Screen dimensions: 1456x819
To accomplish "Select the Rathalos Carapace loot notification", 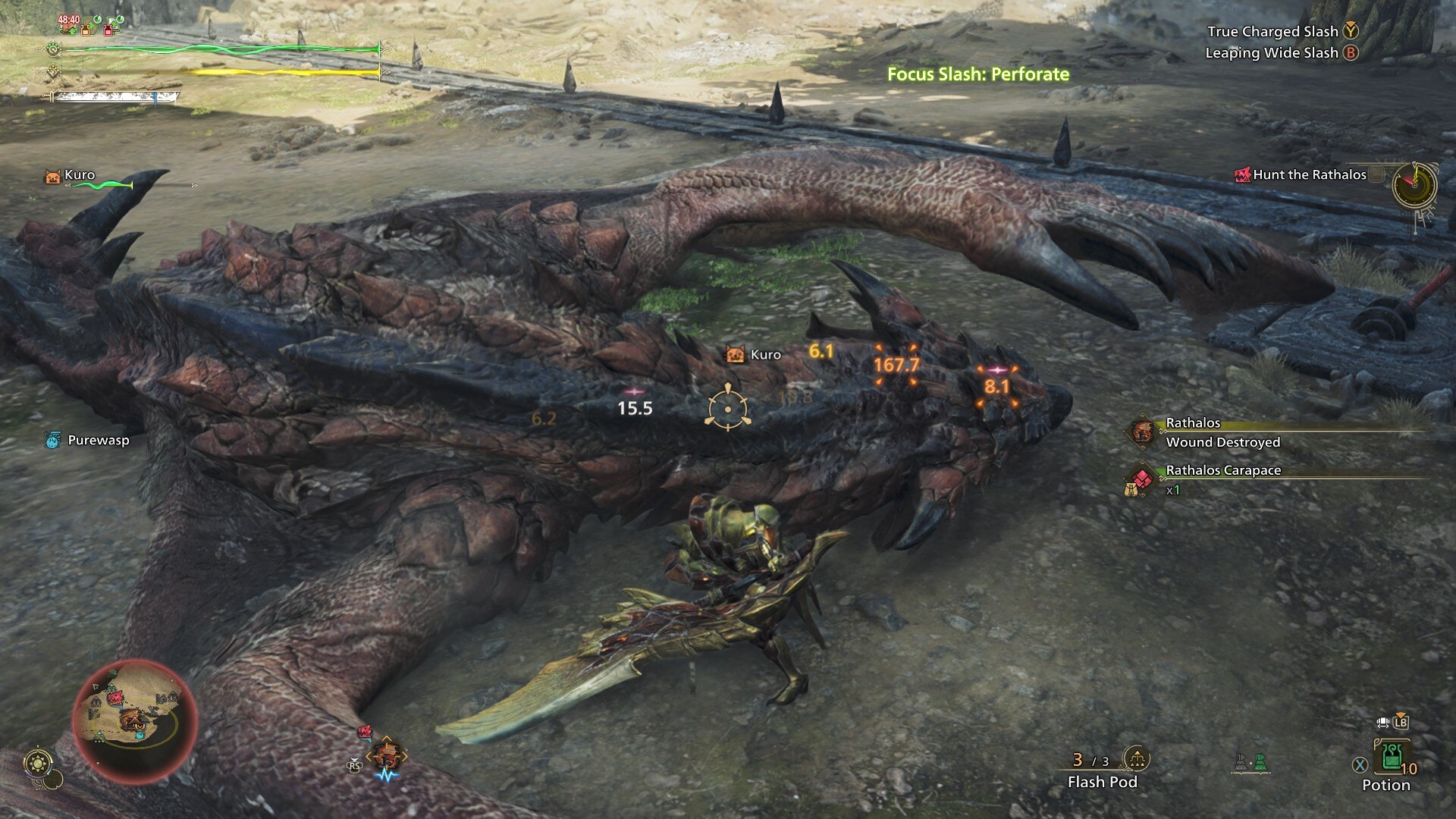I will (1222, 471).
